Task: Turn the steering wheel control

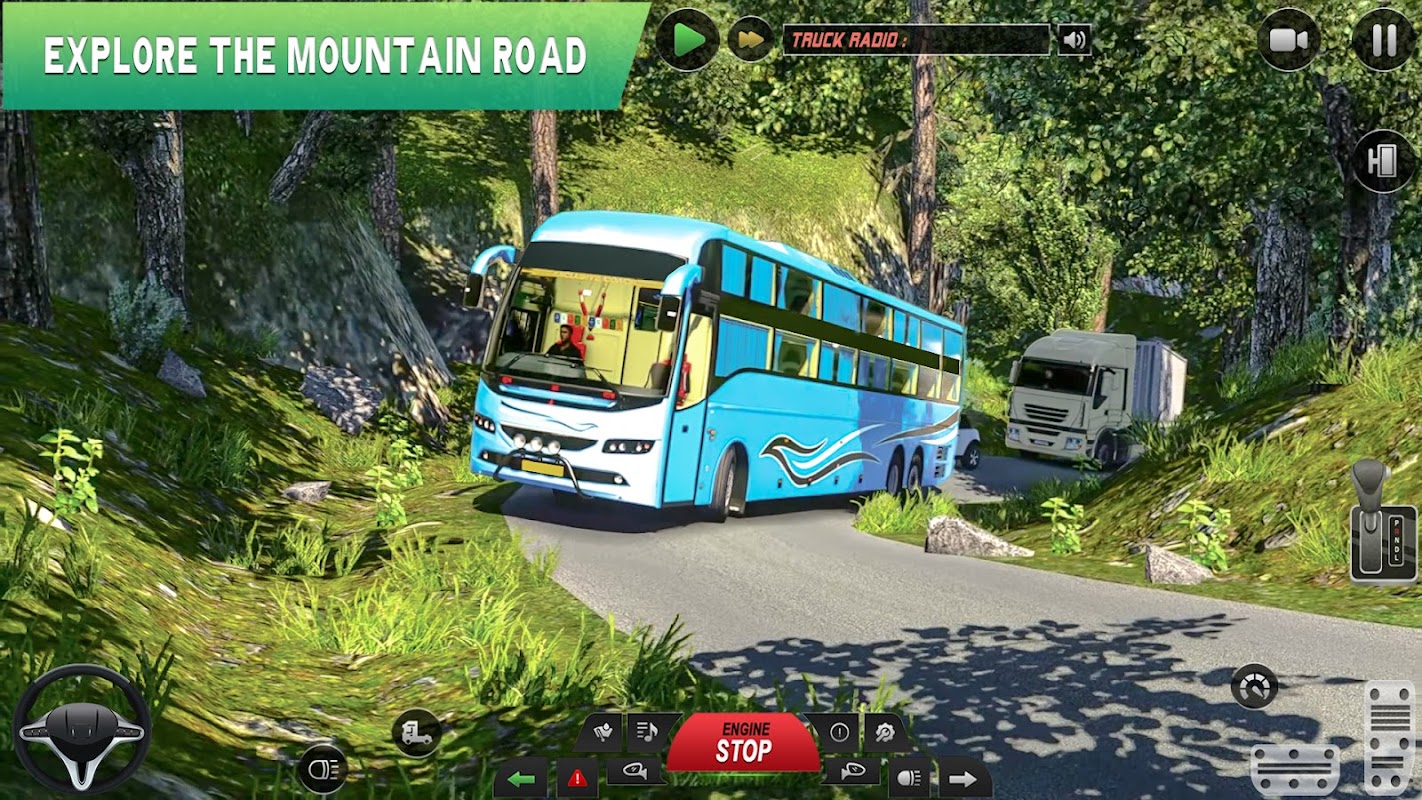Action: tap(81, 729)
